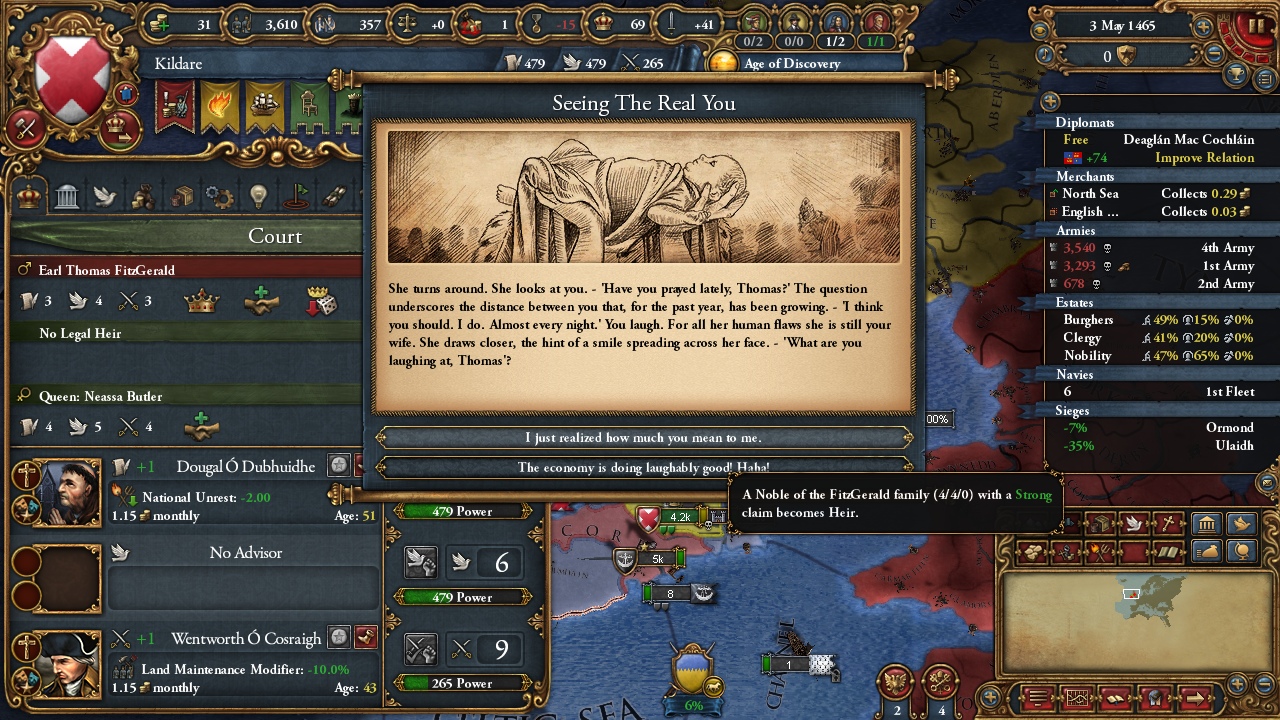Select the 4th Army in the outliner
This screenshot has width=1280, height=720.
tap(1156, 248)
